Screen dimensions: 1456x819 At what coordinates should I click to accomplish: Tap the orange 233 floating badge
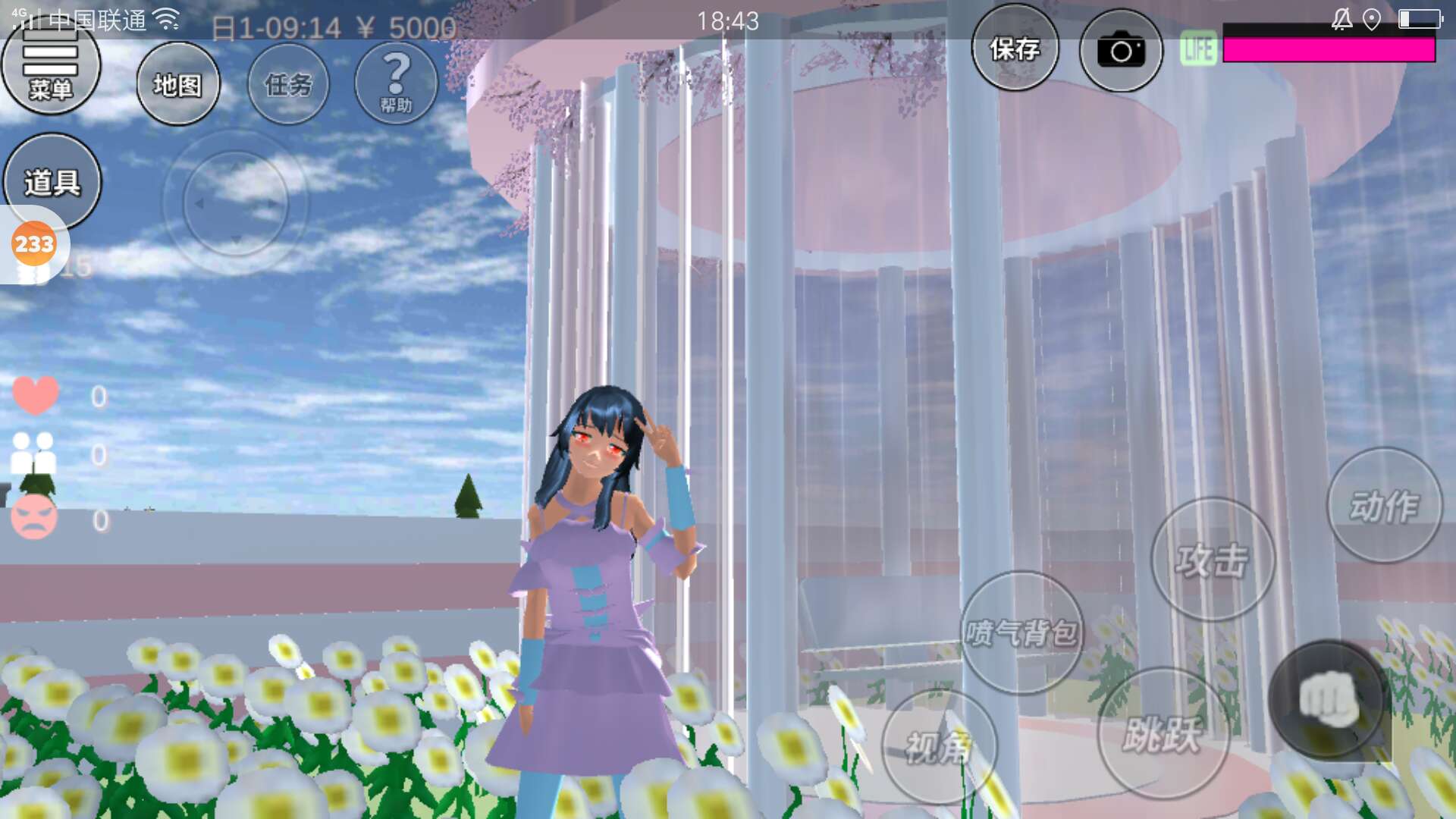click(x=34, y=244)
